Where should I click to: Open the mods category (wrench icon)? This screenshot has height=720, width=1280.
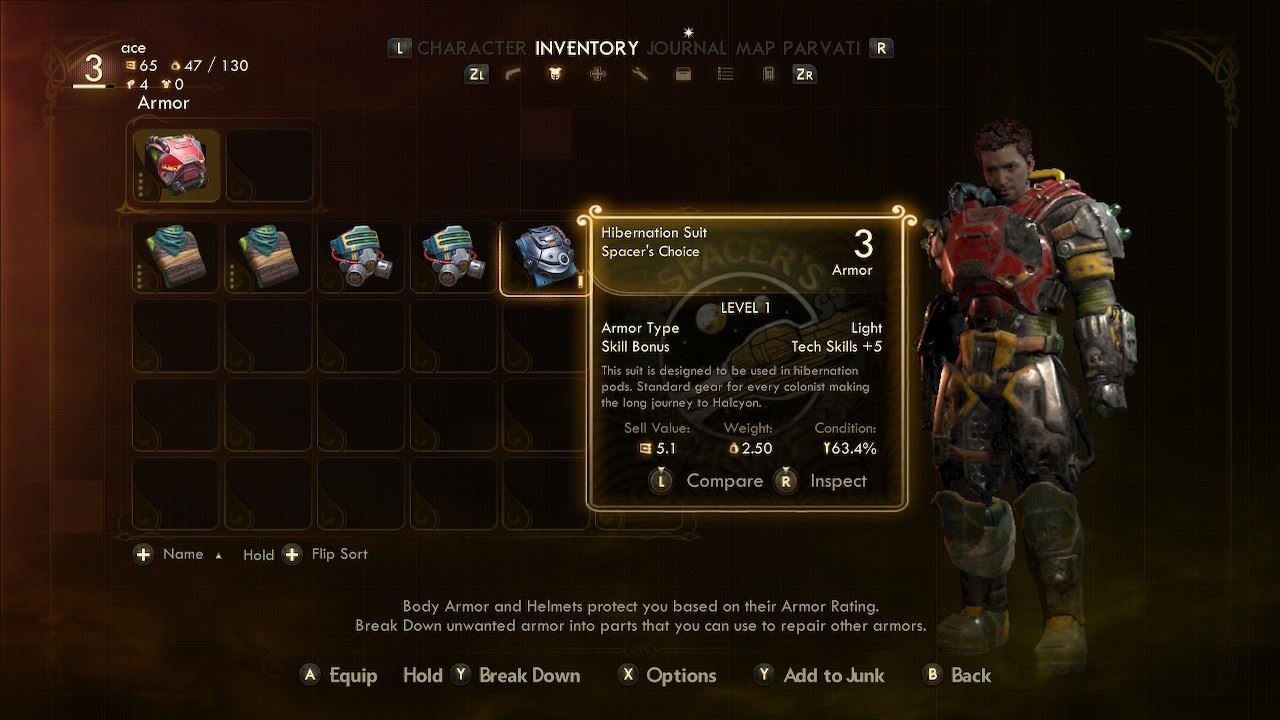(640, 74)
